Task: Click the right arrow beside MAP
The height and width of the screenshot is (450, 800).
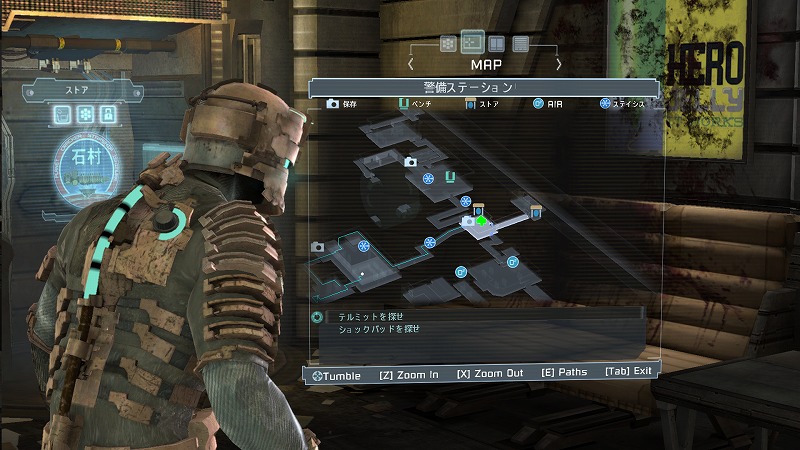Action: click(x=559, y=64)
